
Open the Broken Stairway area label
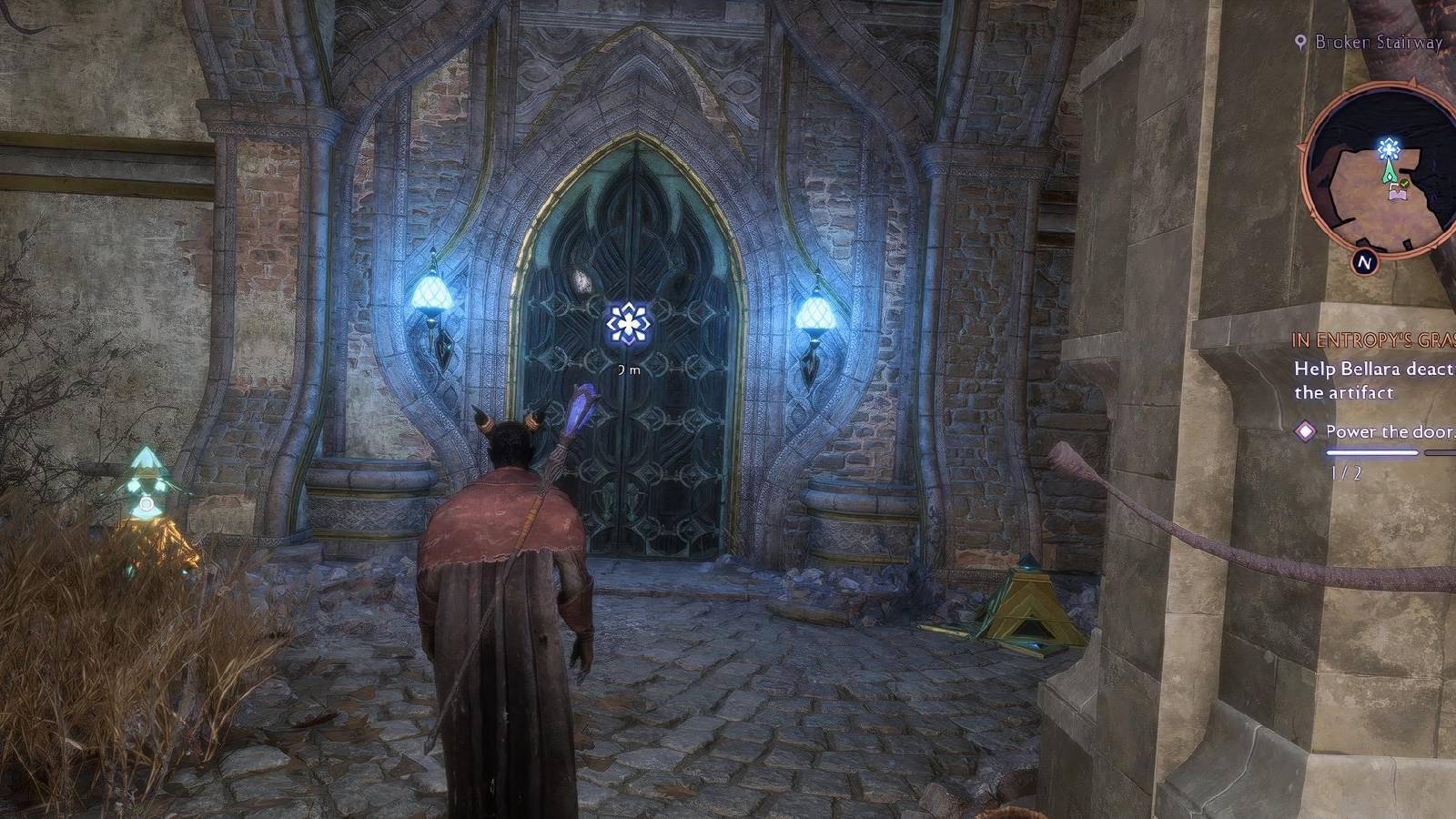(x=1360, y=40)
